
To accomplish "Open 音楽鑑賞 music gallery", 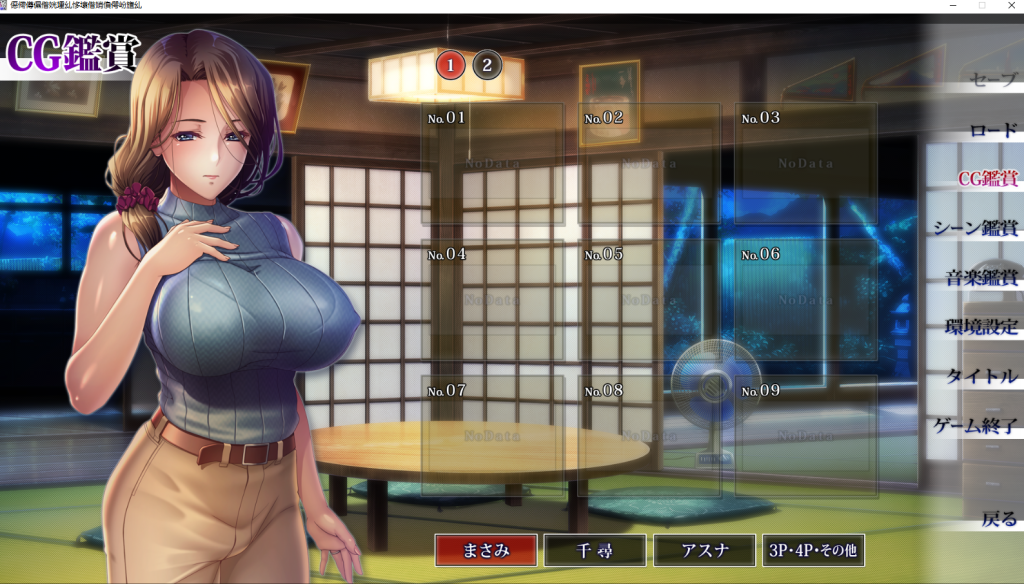I will pos(981,278).
